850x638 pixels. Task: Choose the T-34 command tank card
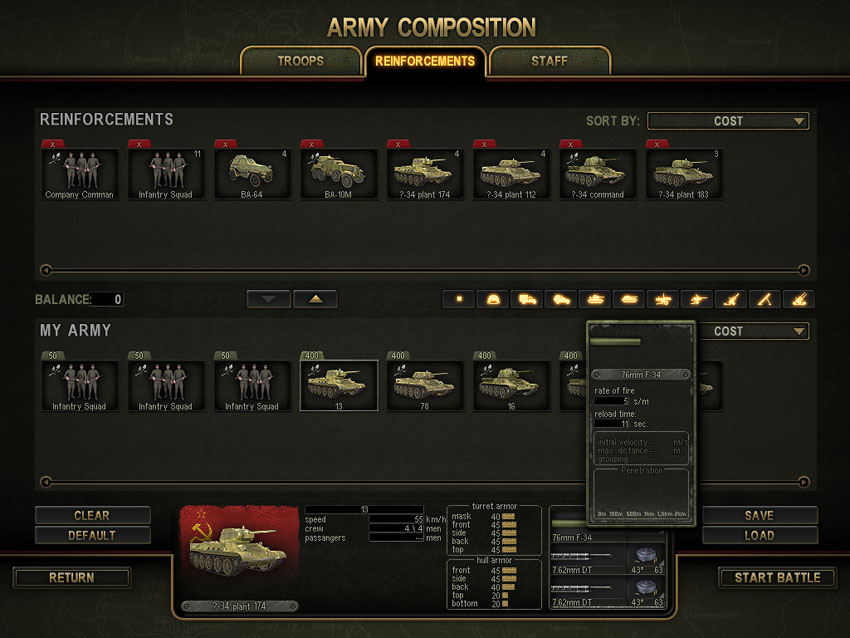[596, 174]
